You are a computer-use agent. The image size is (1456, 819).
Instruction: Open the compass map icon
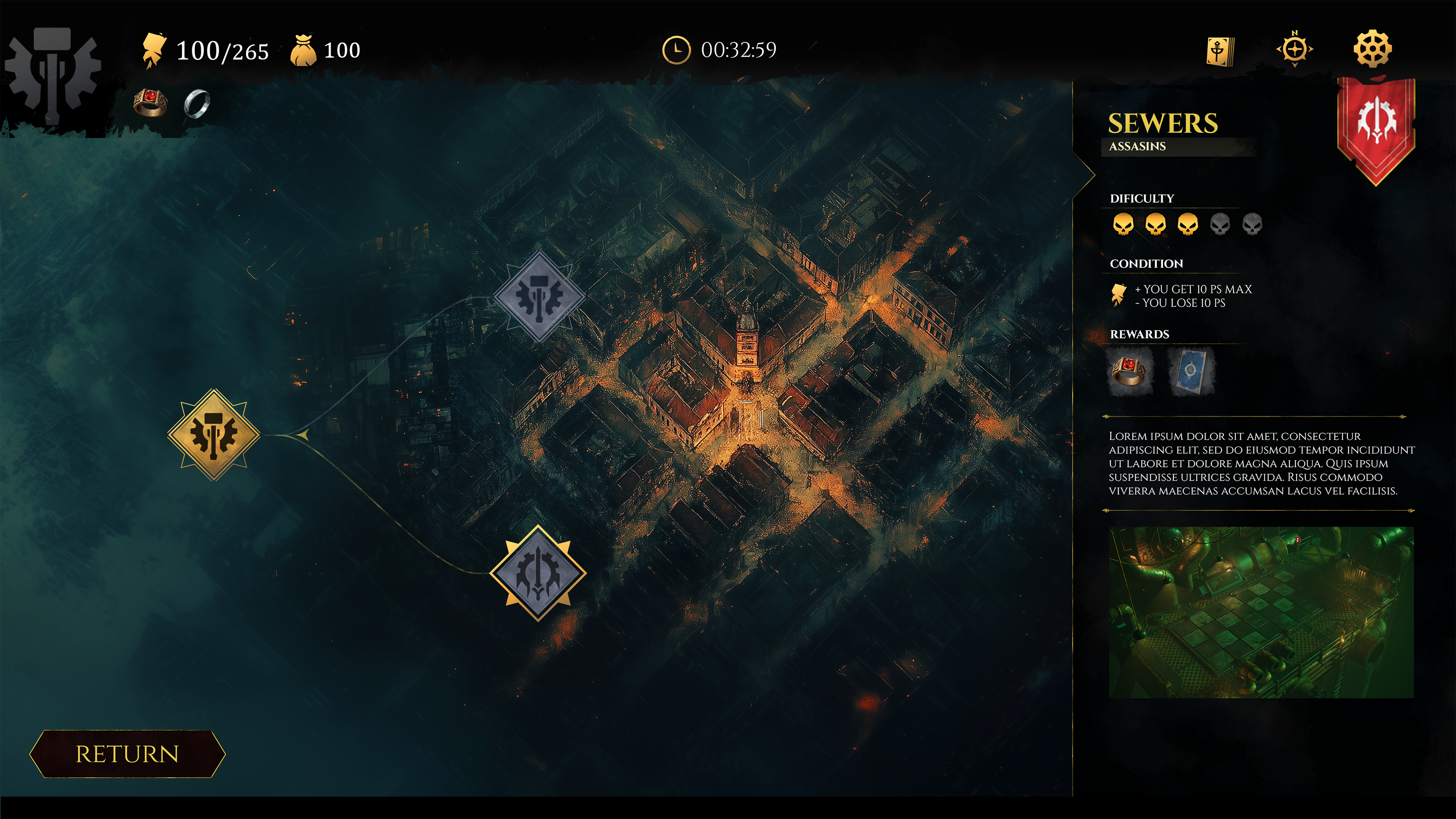coord(1294,50)
